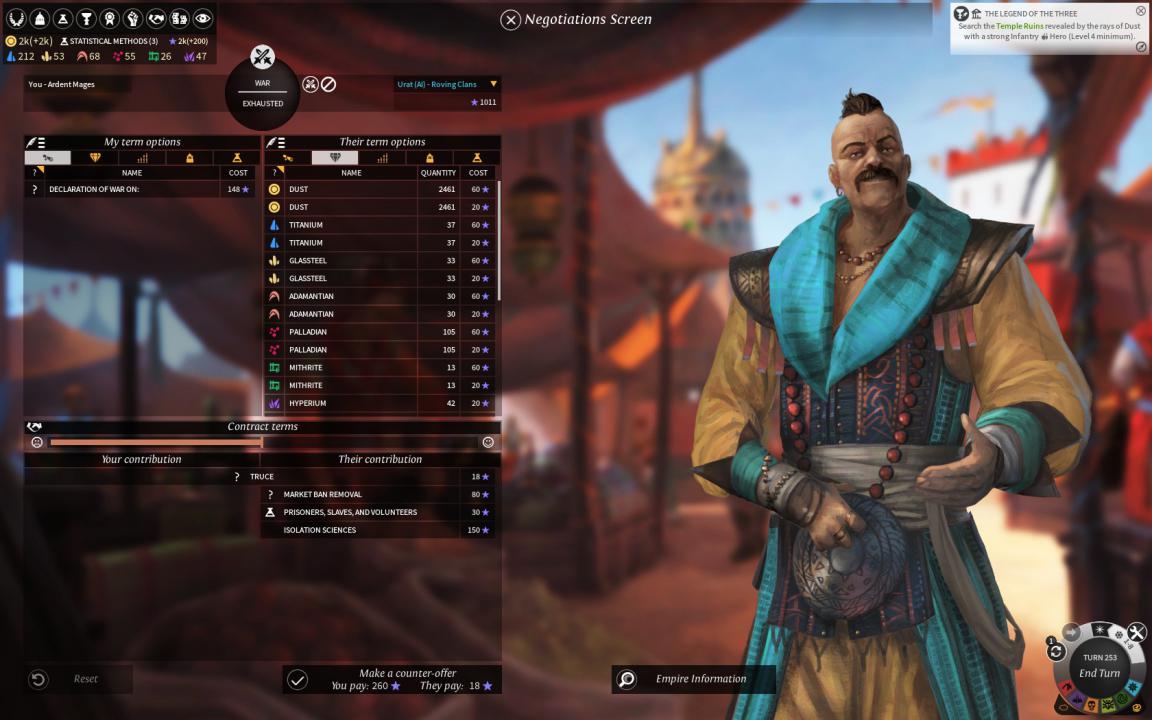Image resolution: width=1152 pixels, height=720 pixels.
Task: Switch their term options to the technology flask tab
Action: click(x=477, y=158)
